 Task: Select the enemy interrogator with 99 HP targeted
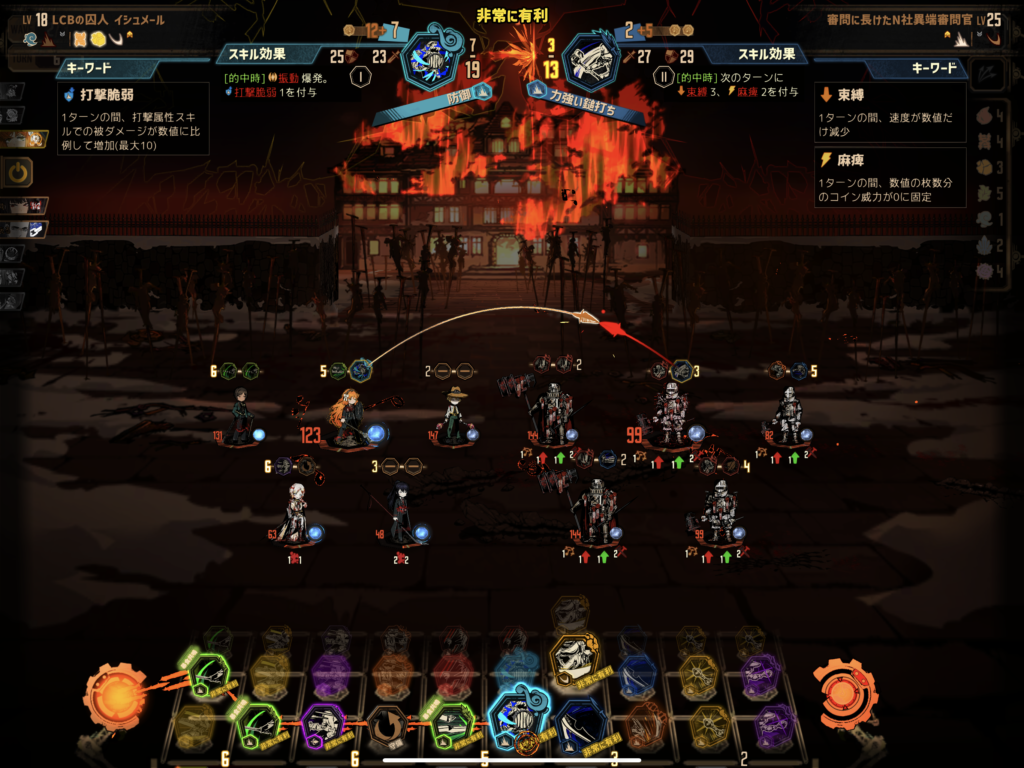pos(672,415)
